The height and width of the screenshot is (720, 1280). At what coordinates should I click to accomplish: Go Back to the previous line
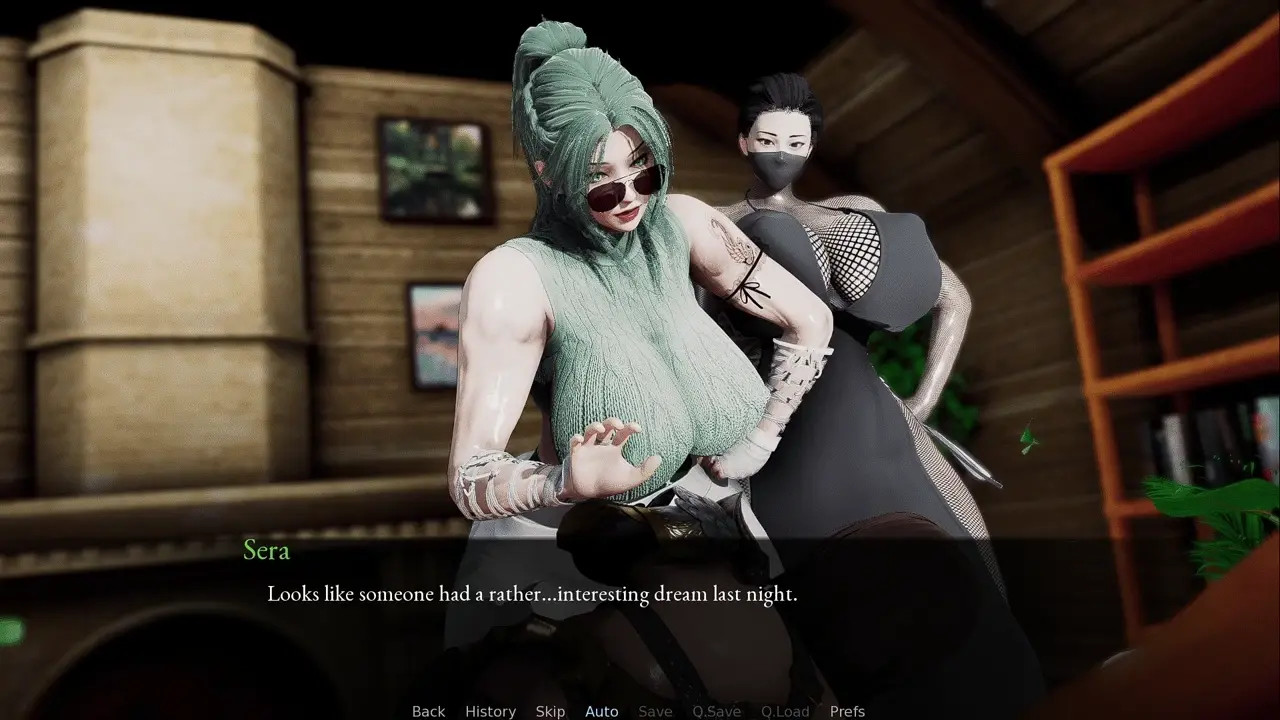pyautogui.click(x=428, y=711)
